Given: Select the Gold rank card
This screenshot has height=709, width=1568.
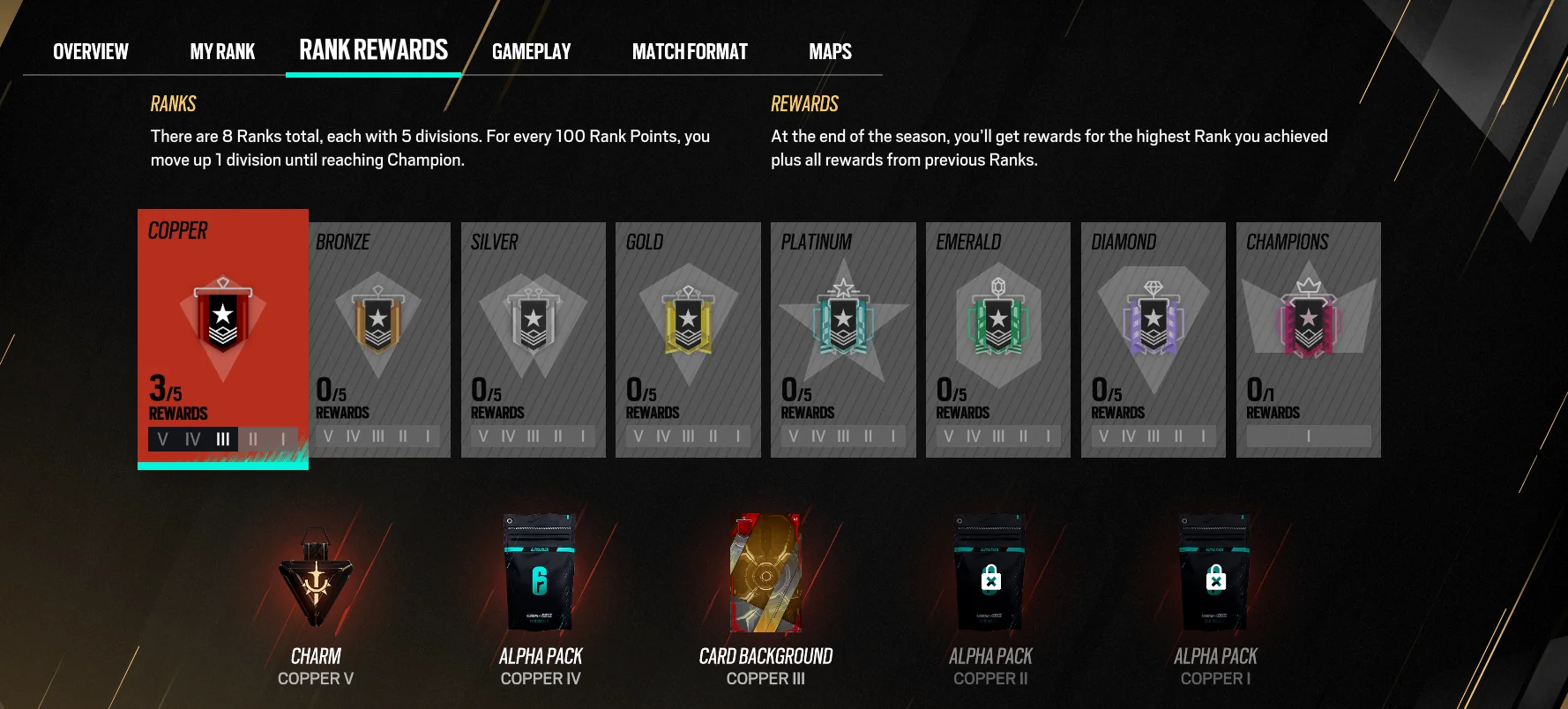Looking at the screenshot, I should pos(688,340).
